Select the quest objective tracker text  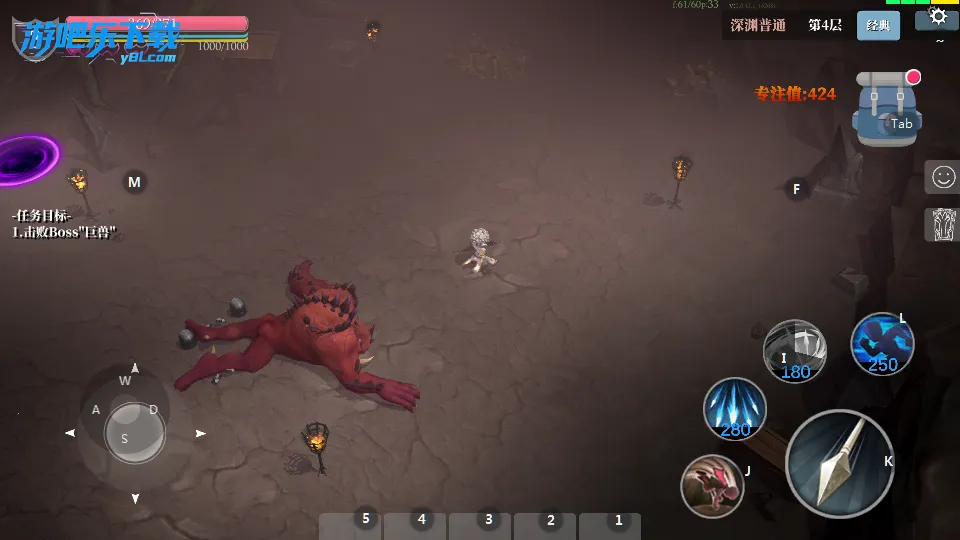coord(65,224)
